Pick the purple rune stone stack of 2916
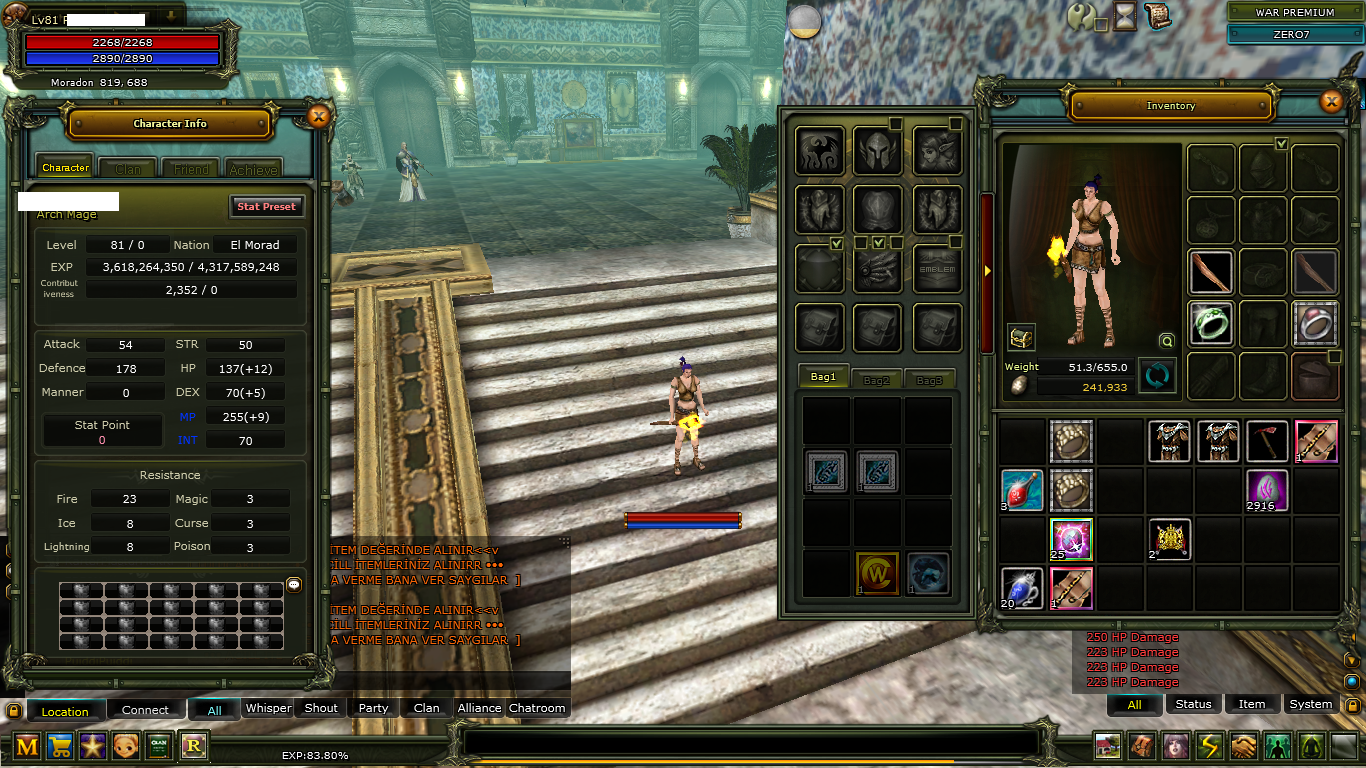This screenshot has height=768, width=1366. [1267, 490]
